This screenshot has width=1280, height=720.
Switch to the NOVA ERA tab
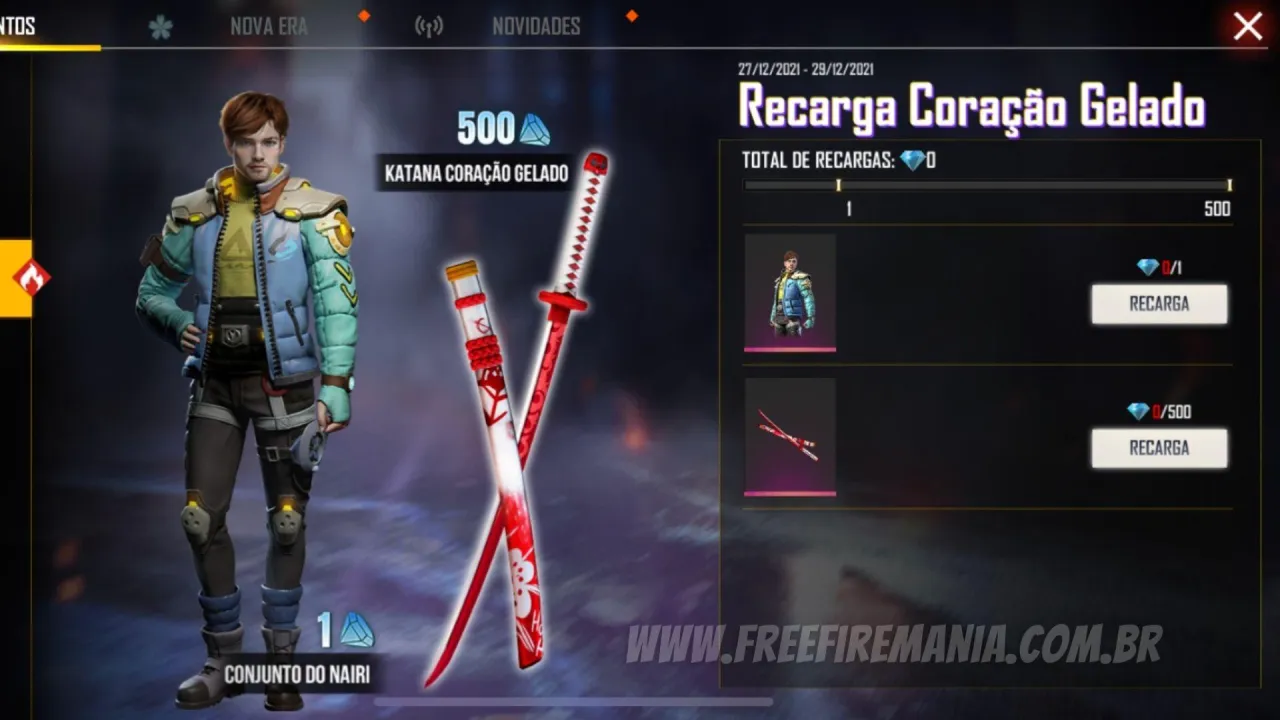tap(269, 26)
